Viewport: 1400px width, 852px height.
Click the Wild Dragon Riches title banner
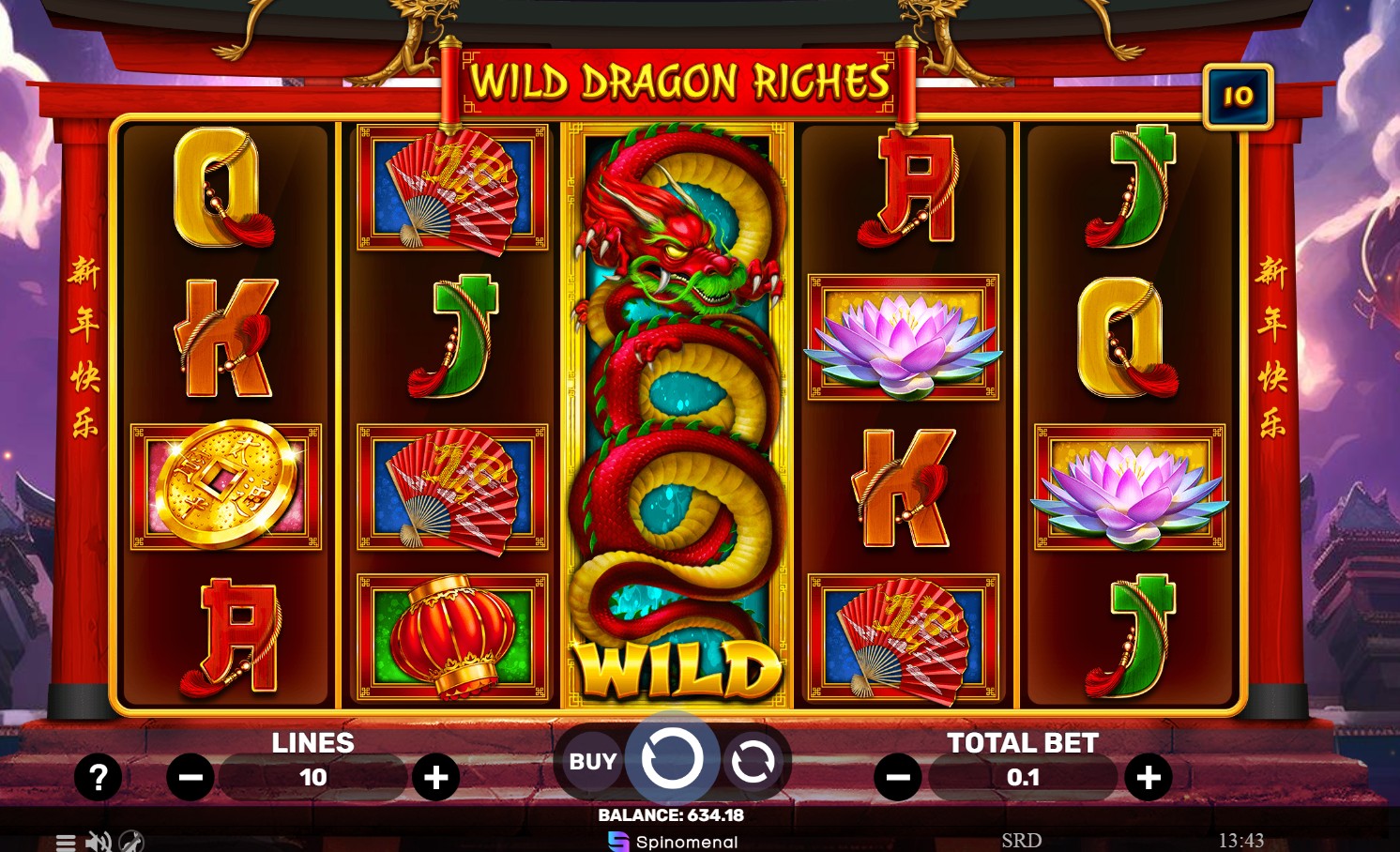coord(677,83)
